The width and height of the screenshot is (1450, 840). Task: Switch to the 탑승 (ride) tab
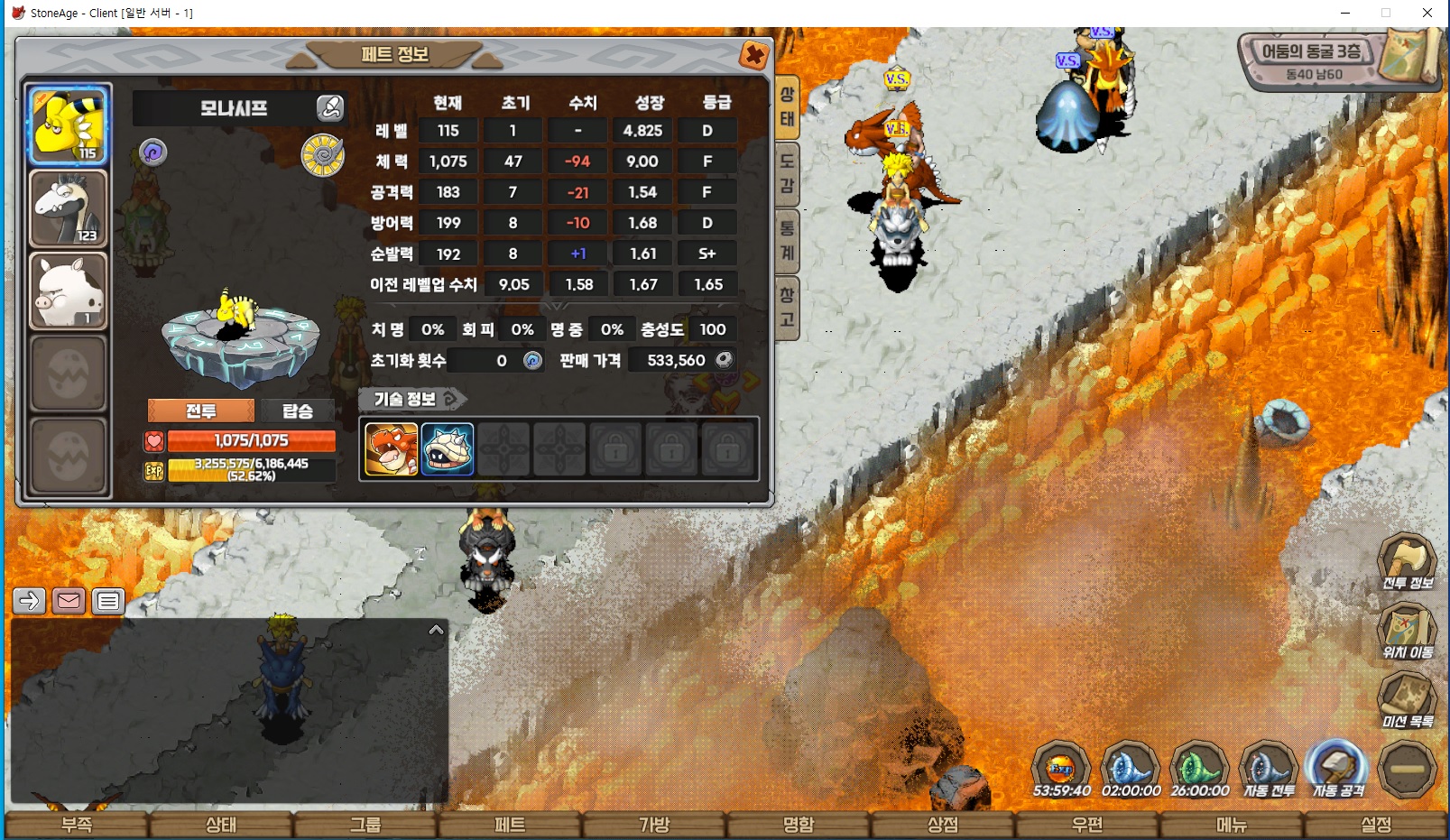297,411
